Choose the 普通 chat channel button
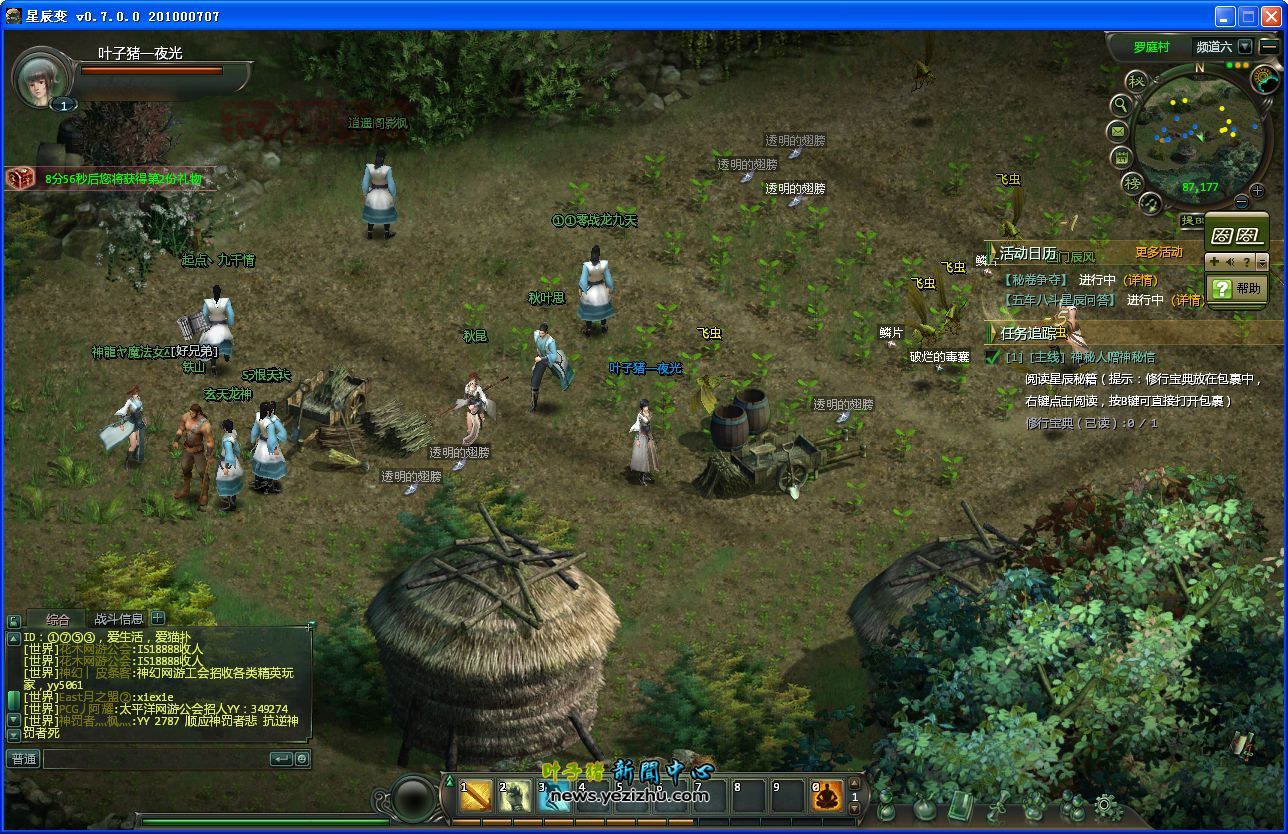Viewport: 1288px width, 834px height. [24, 759]
